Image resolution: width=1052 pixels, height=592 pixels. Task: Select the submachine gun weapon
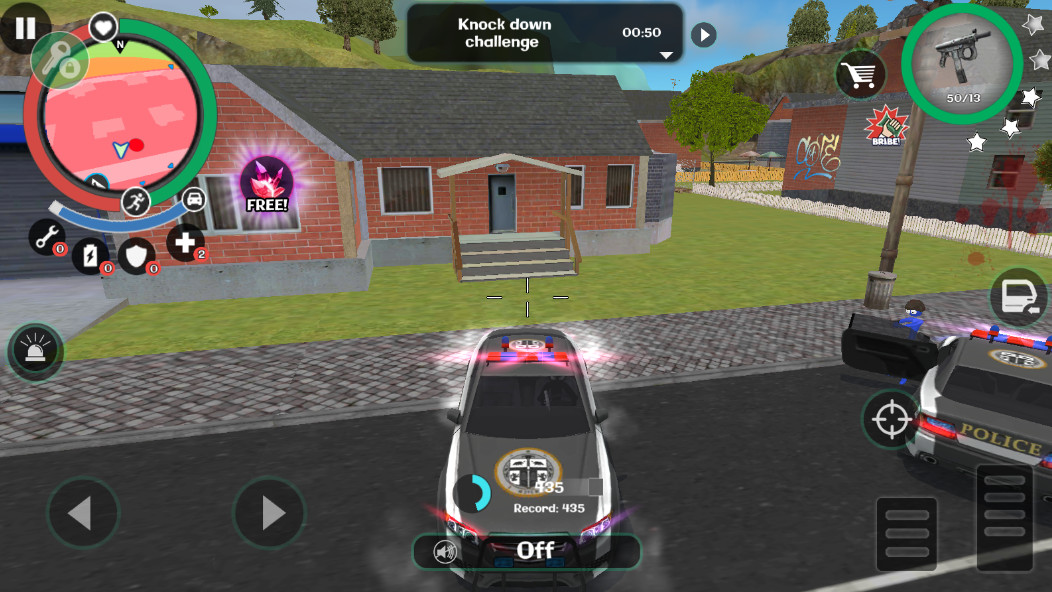[x=960, y=62]
